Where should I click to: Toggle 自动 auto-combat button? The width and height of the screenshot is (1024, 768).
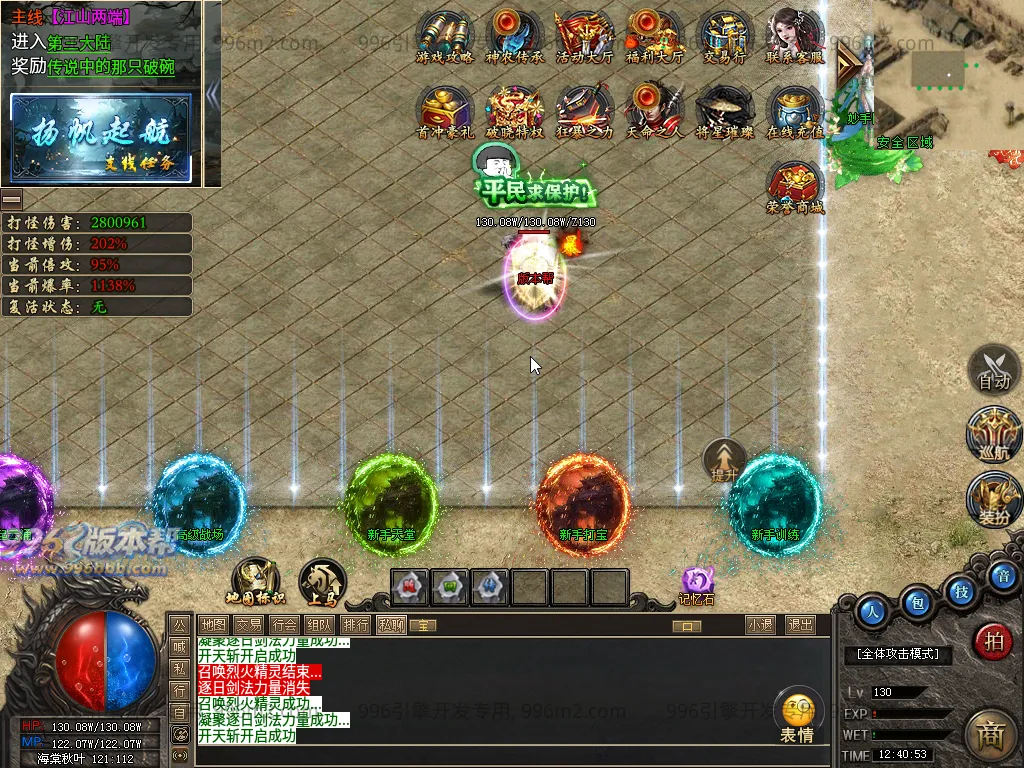coord(994,370)
